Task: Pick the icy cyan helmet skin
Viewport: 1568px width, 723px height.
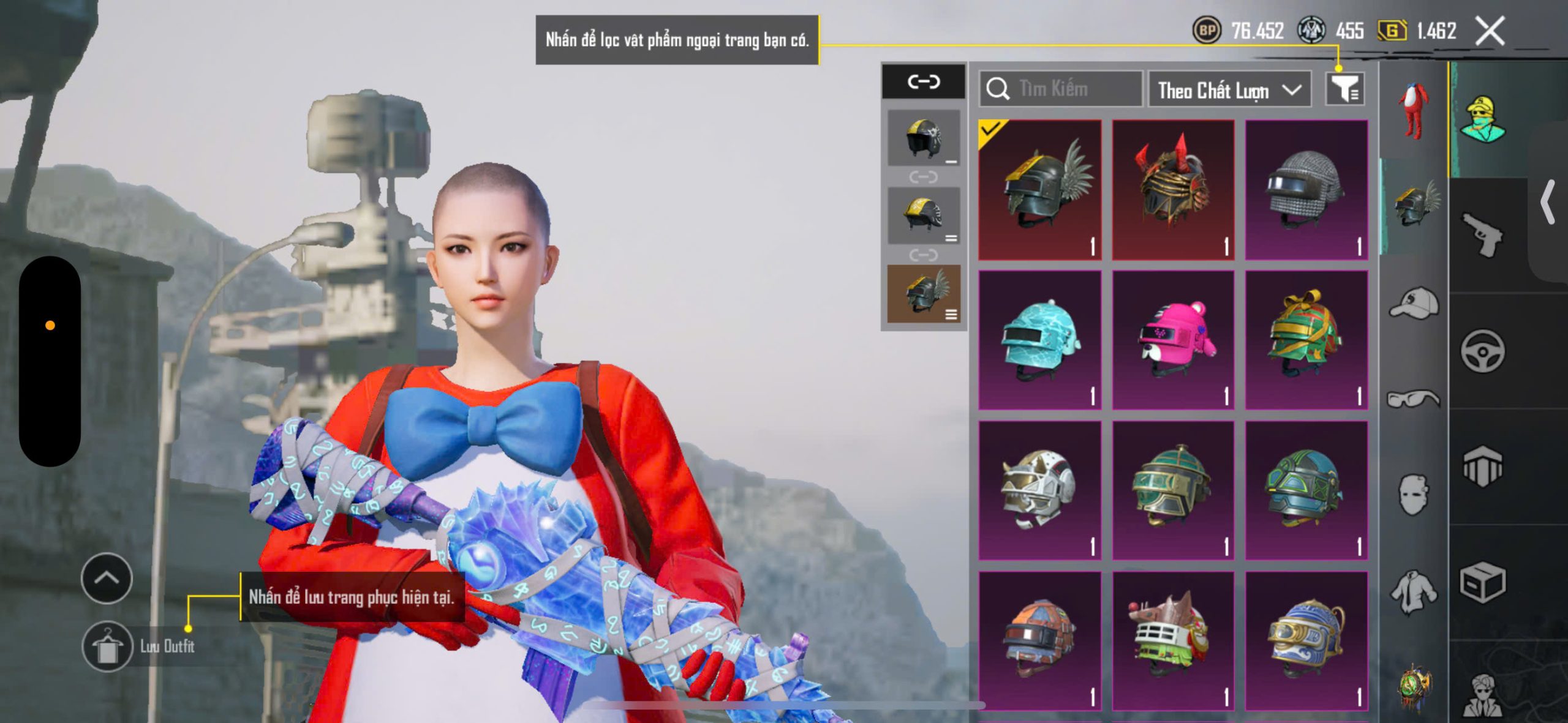Action: point(1039,340)
